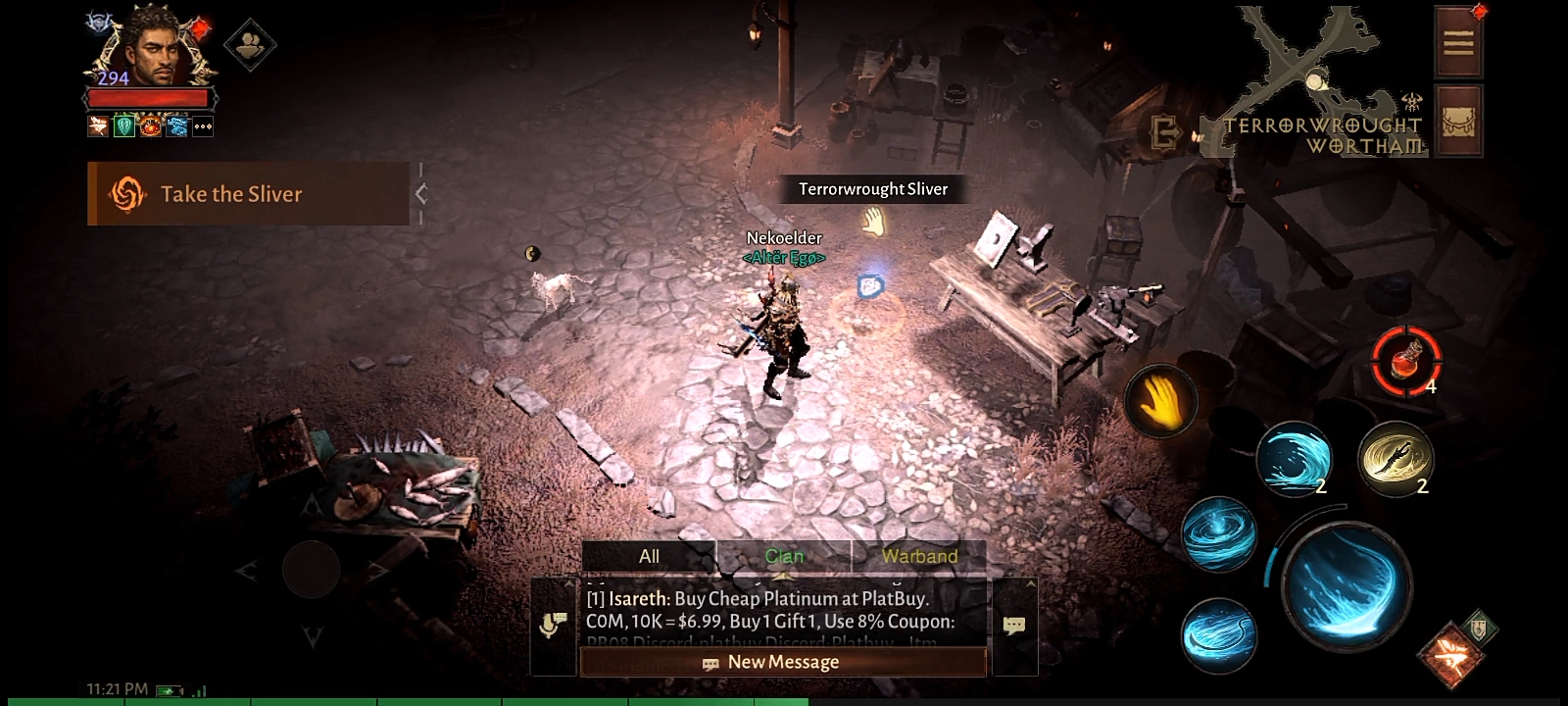Switch to the All chat tab
Screen dimensions: 1568x706
(649, 556)
